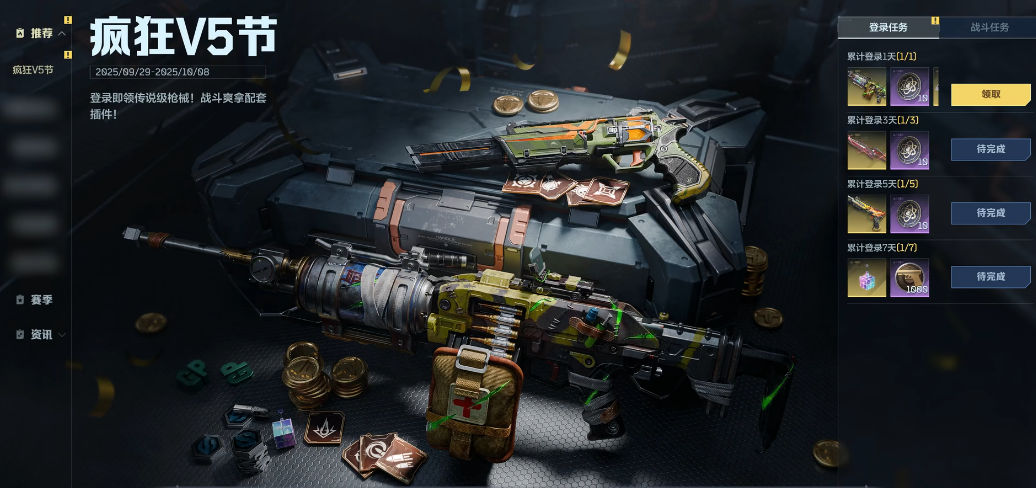Viewport: 1036px width, 488px height.
Task: Click 待完成 for the 7-day login task
Action: pyautogui.click(x=990, y=276)
